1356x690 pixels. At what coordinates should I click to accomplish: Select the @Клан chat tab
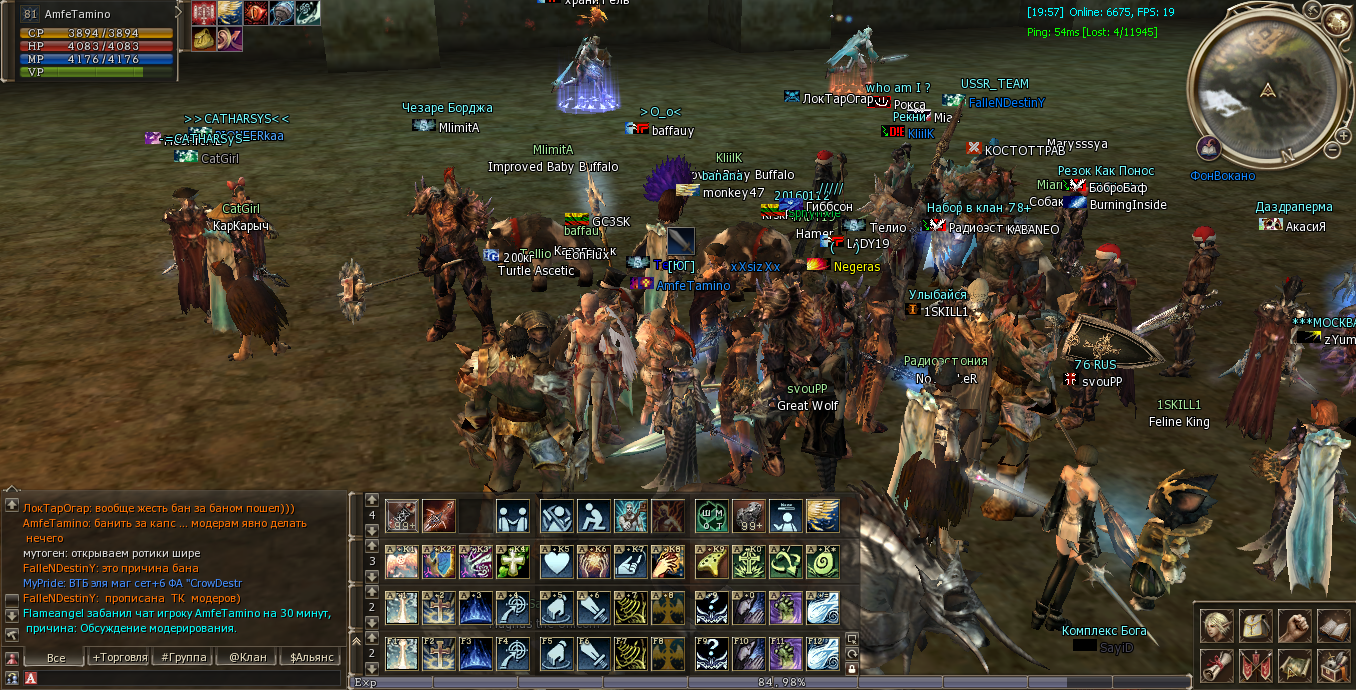(247, 657)
